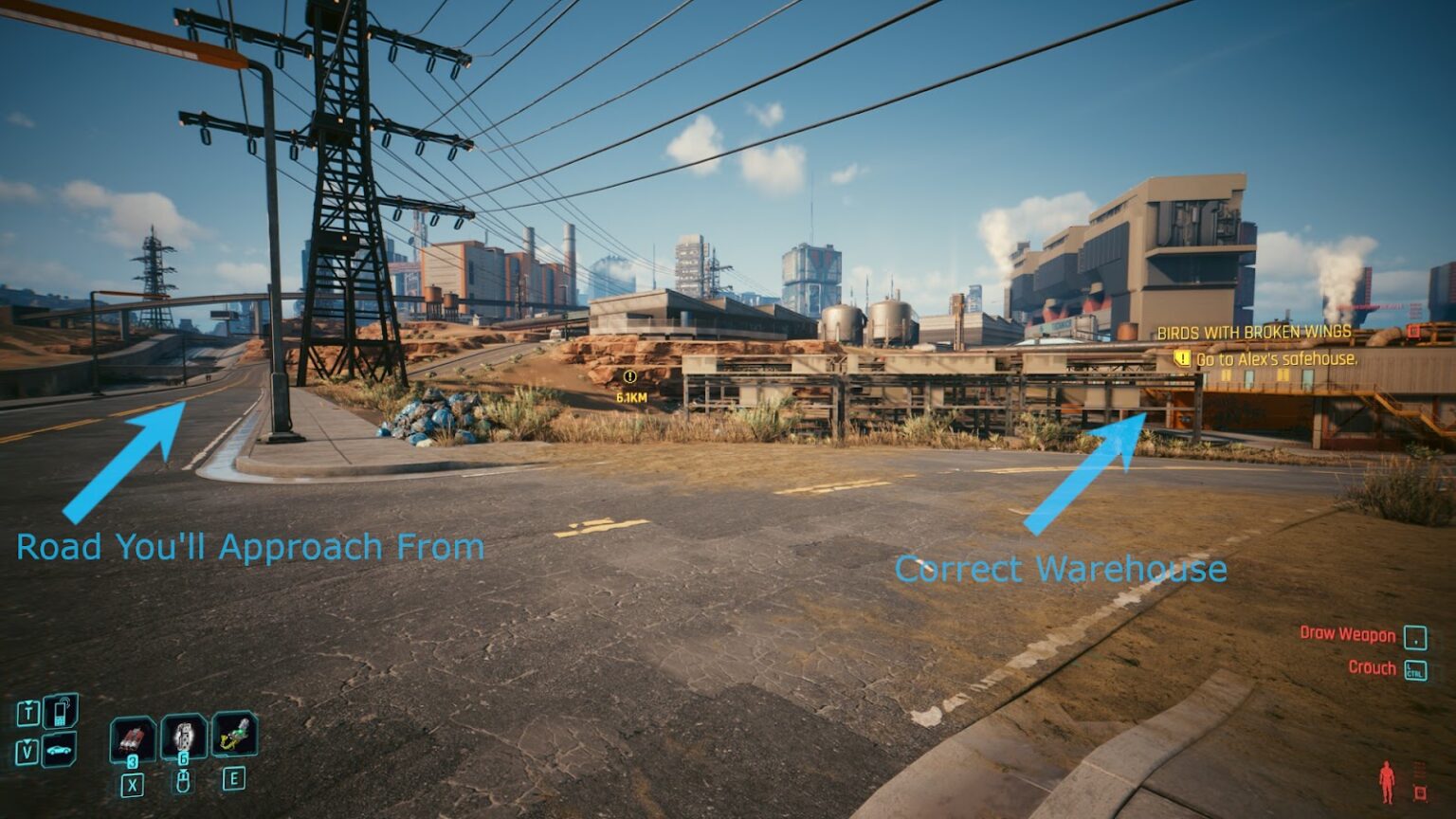Click the red enemy indicator icon near quest tracker
The image size is (1456, 819).
1414,331
